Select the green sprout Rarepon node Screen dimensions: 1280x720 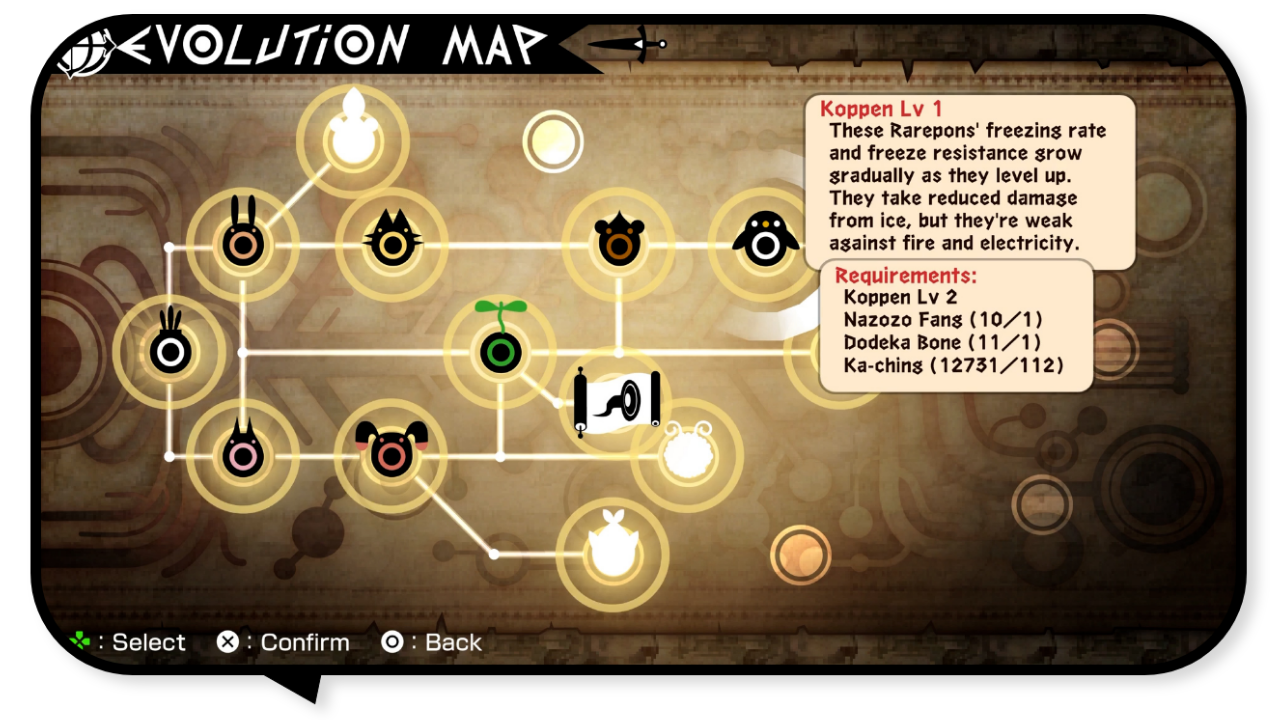pyautogui.click(x=501, y=350)
